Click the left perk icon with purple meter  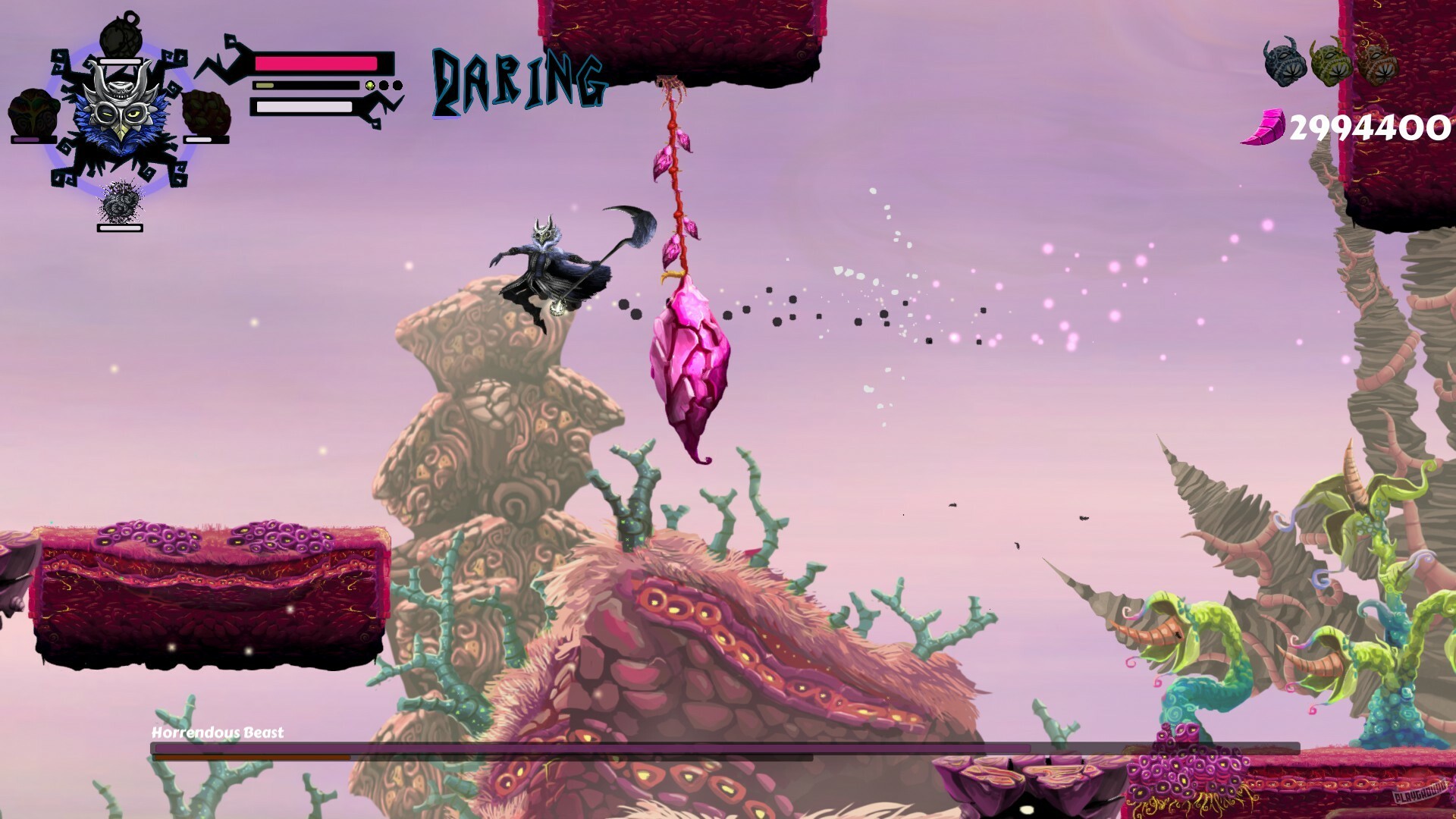tap(32, 112)
